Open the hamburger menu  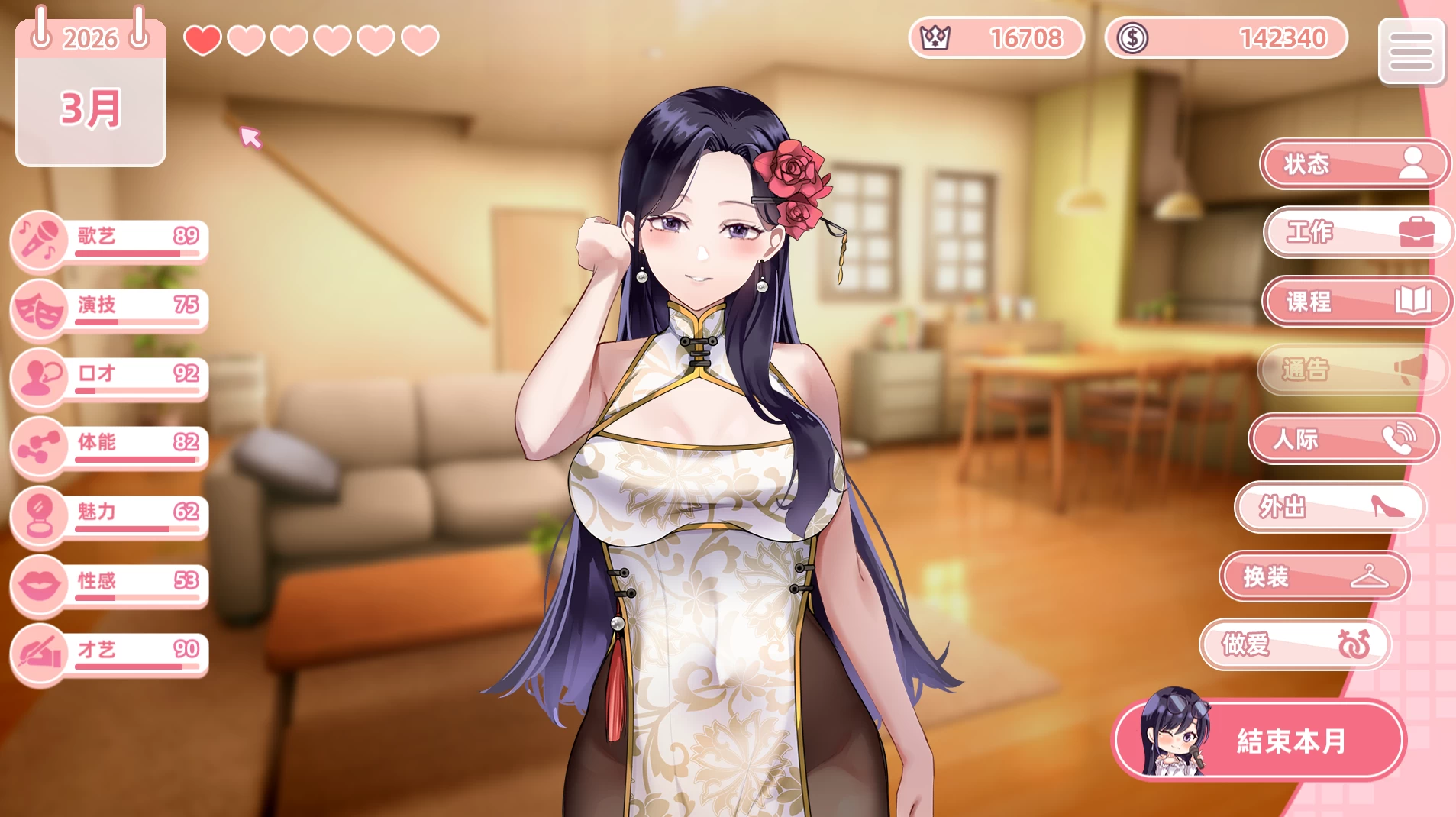tap(1410, 51)
